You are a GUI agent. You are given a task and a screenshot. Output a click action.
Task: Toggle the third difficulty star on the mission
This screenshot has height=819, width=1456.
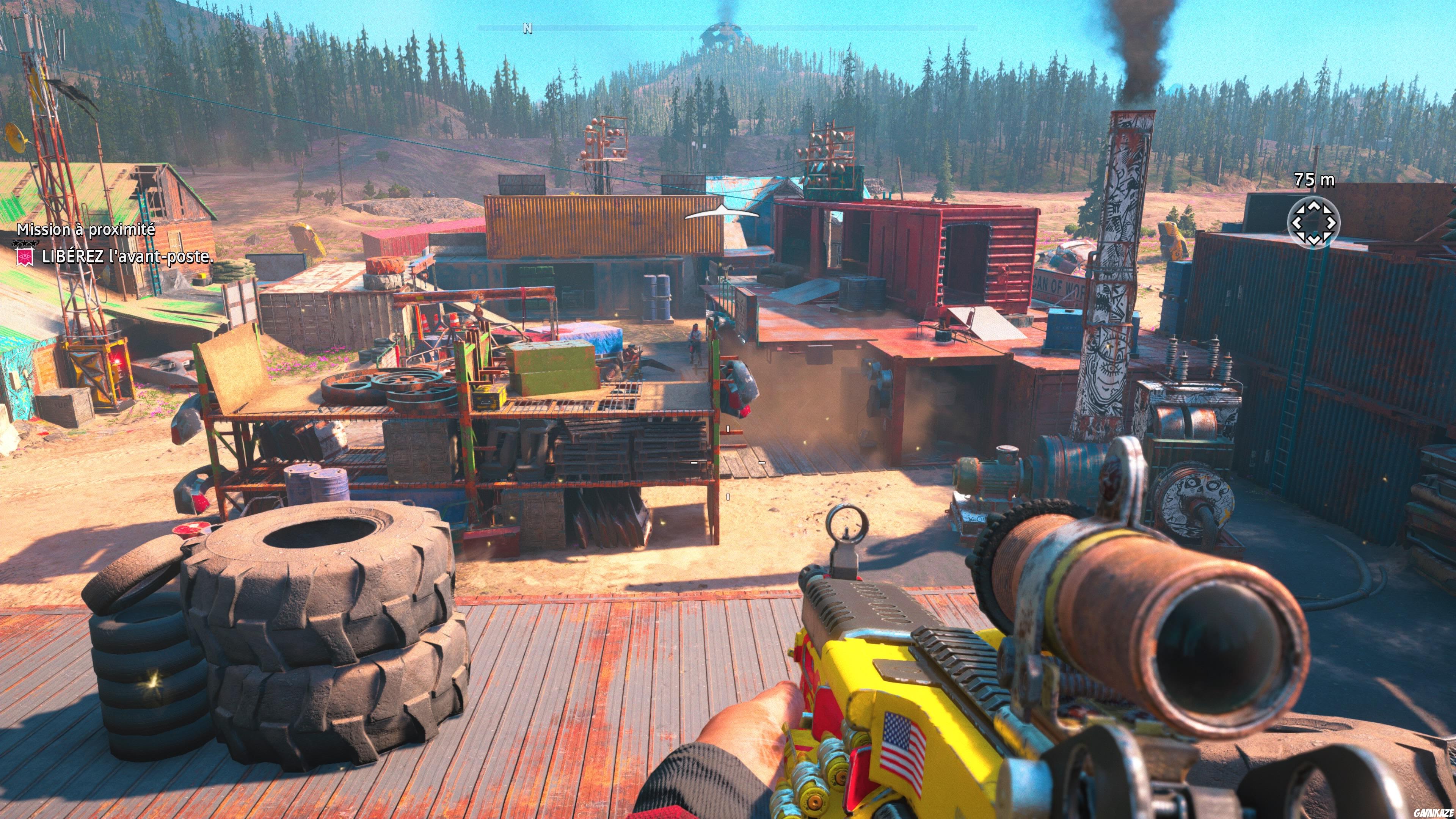(34, 243)
